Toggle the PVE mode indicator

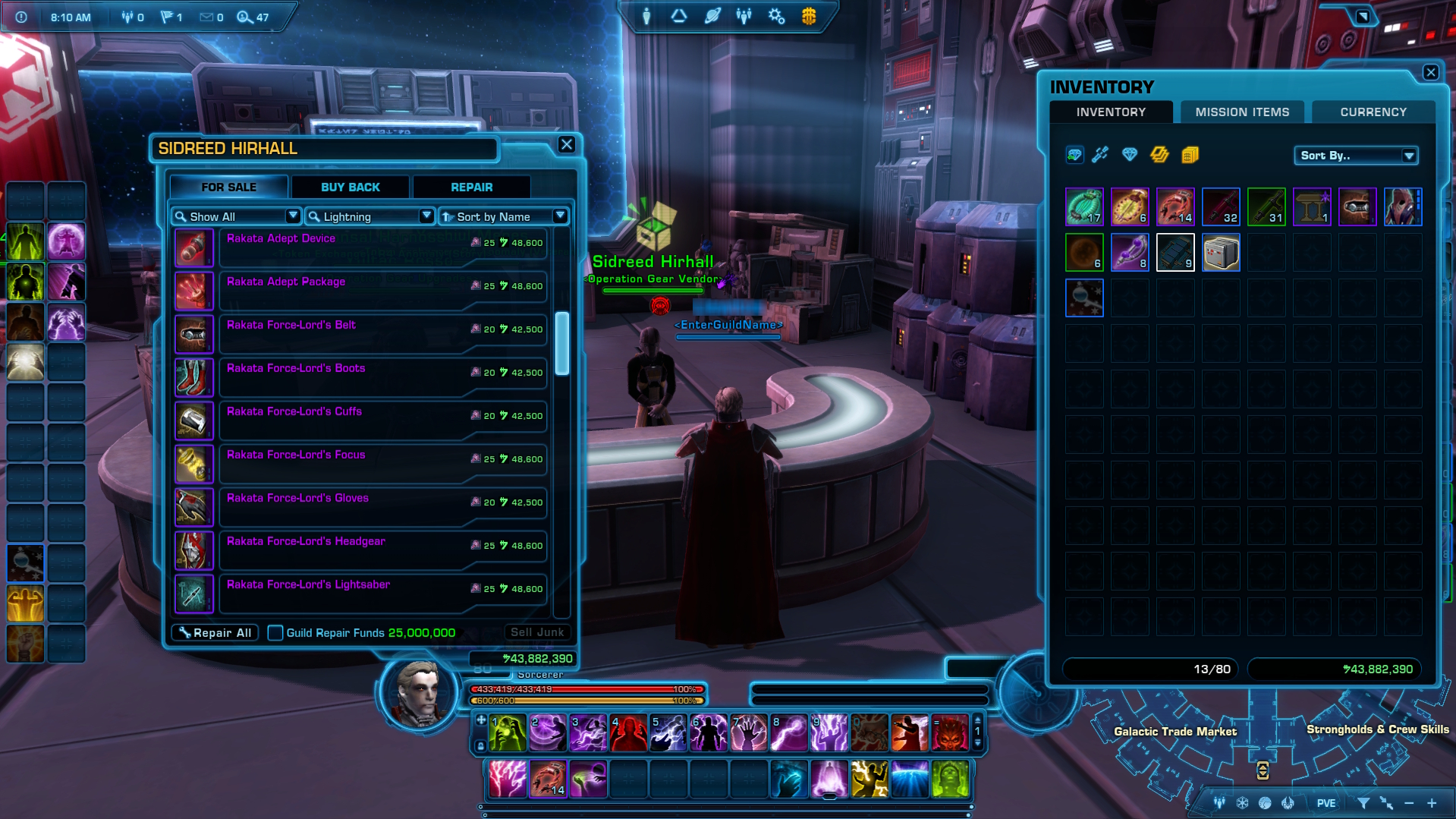1325,802
